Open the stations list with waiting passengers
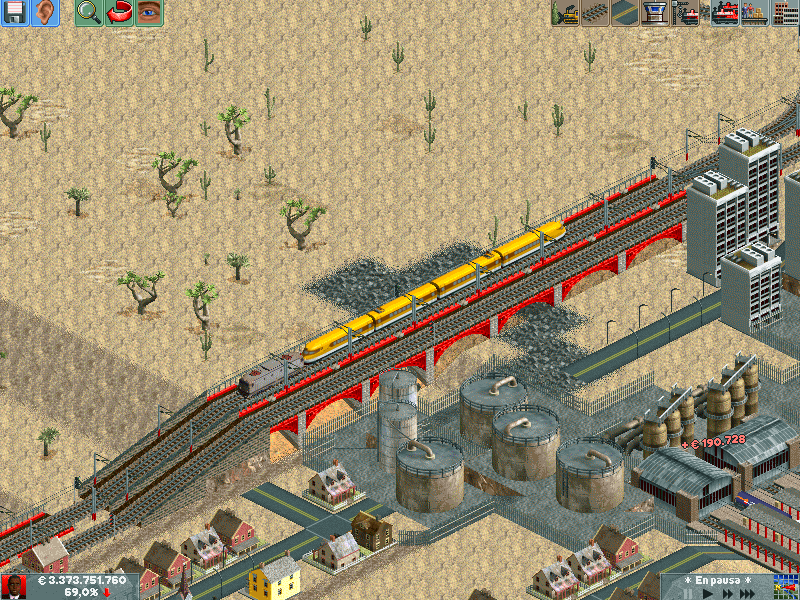 755,13
